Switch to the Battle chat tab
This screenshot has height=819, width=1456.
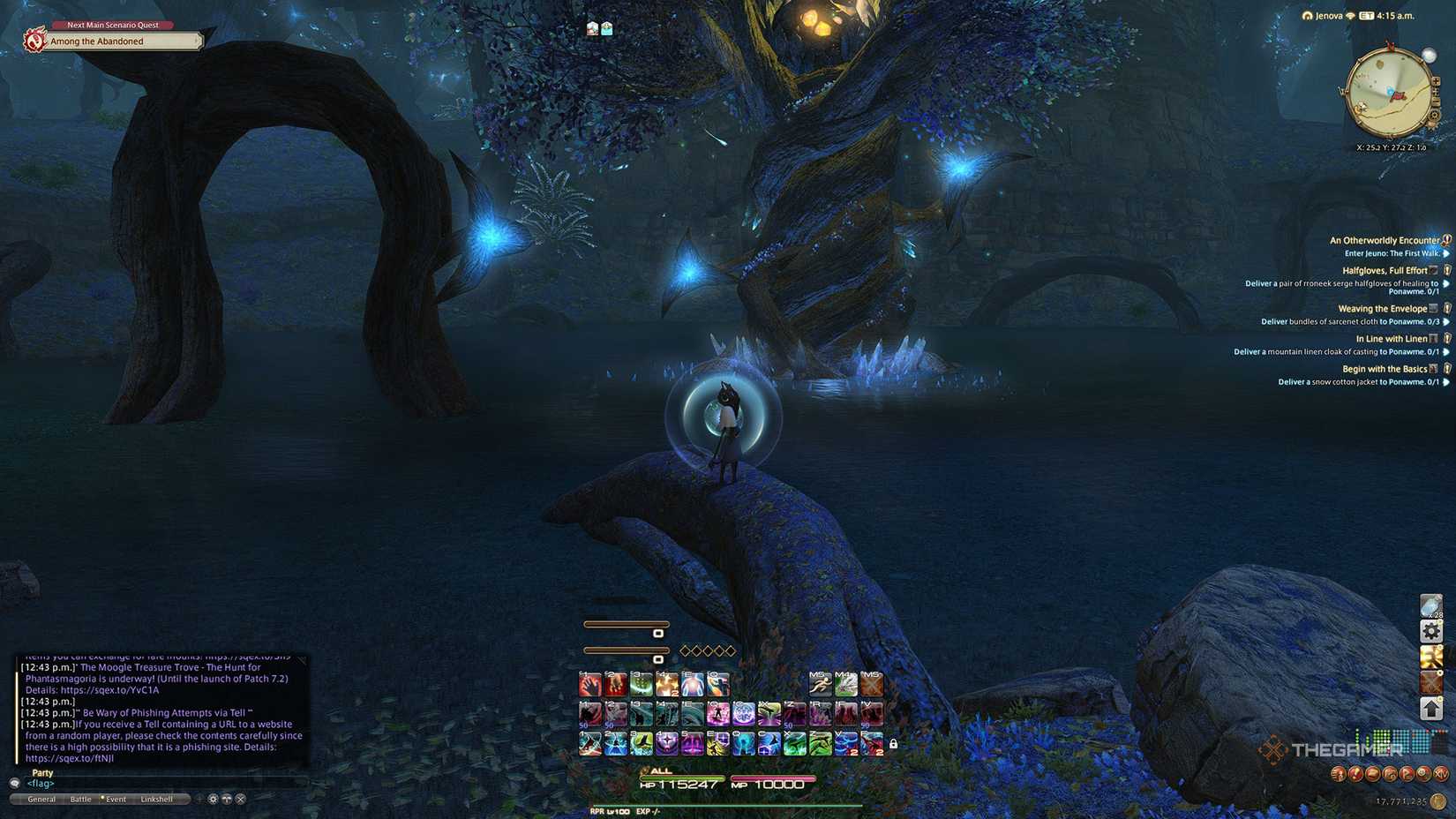tap(81, 798)
